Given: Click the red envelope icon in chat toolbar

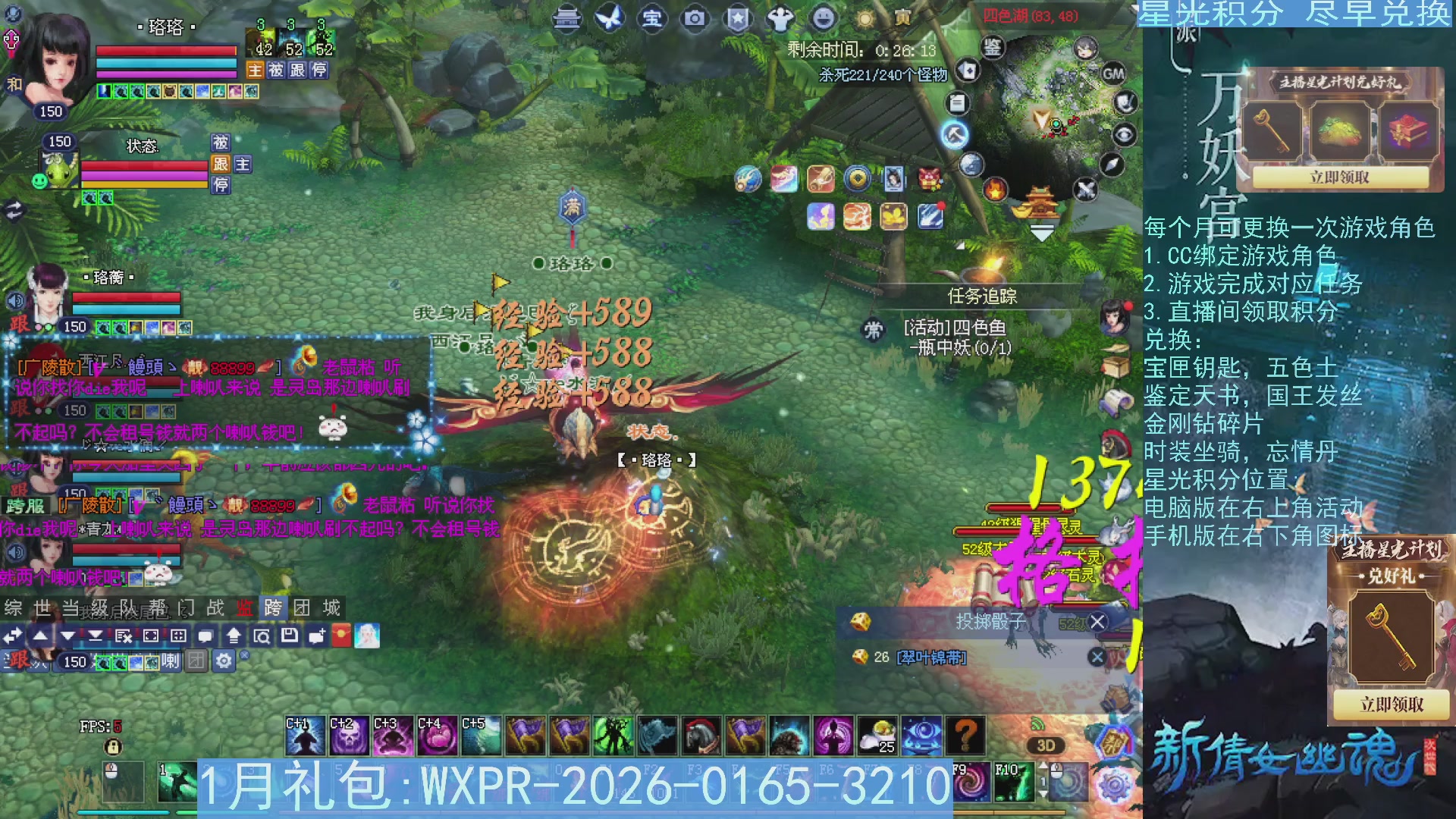Looking at the screenshot, I should pyautogui.click(x=343, y=635).
